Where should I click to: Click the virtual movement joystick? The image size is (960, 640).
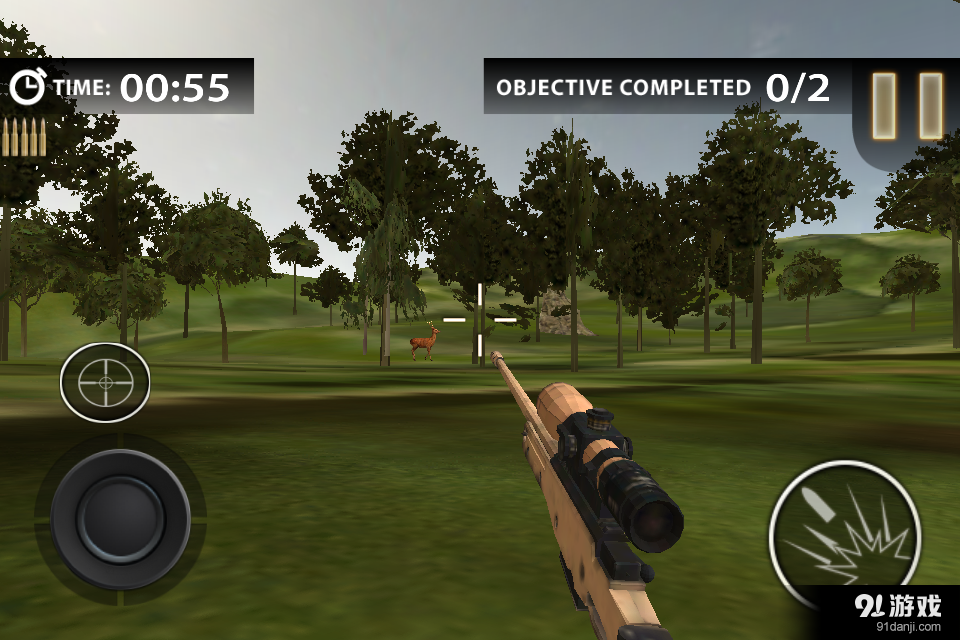coord(120,519)
